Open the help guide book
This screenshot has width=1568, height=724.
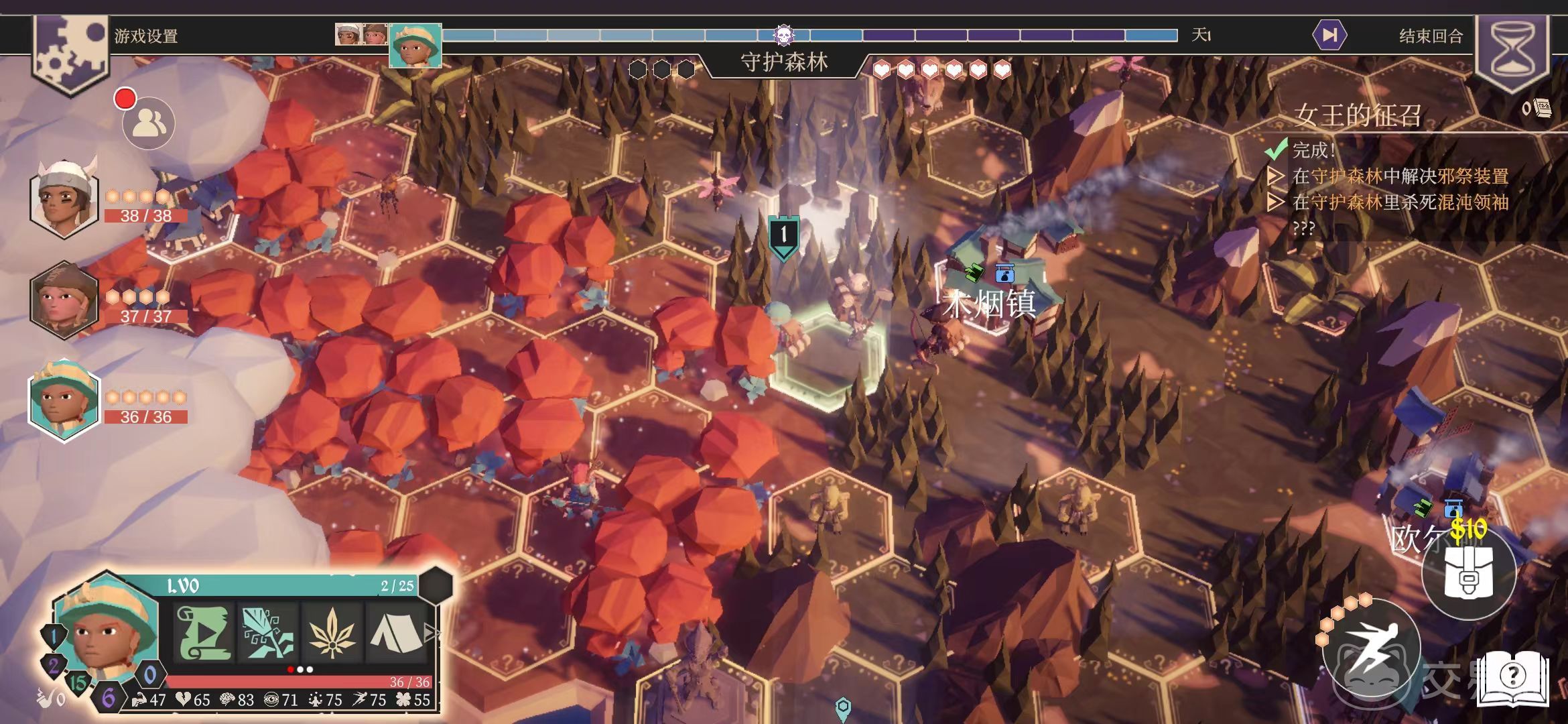click(x=1512, y=677)
